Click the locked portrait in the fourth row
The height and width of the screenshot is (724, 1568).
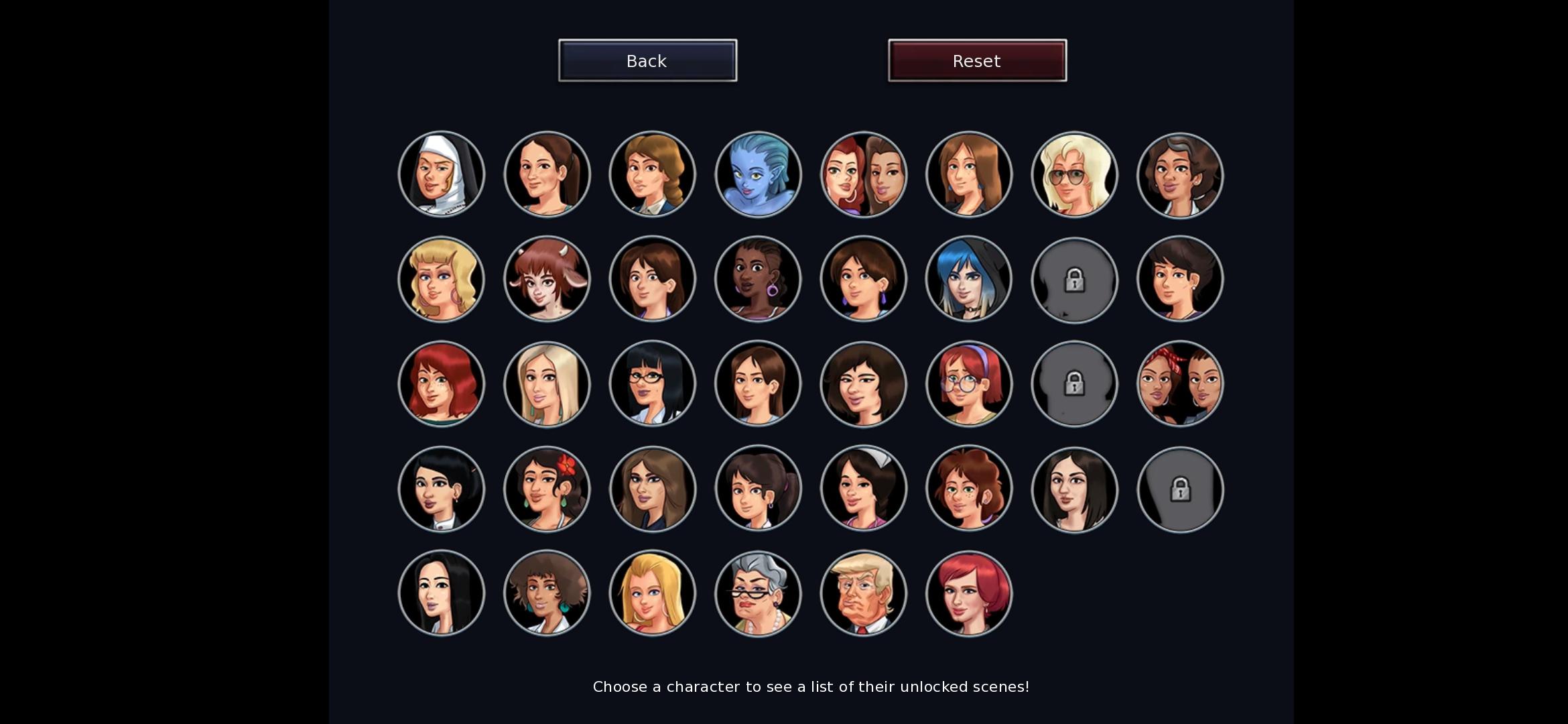point(1180,489)
